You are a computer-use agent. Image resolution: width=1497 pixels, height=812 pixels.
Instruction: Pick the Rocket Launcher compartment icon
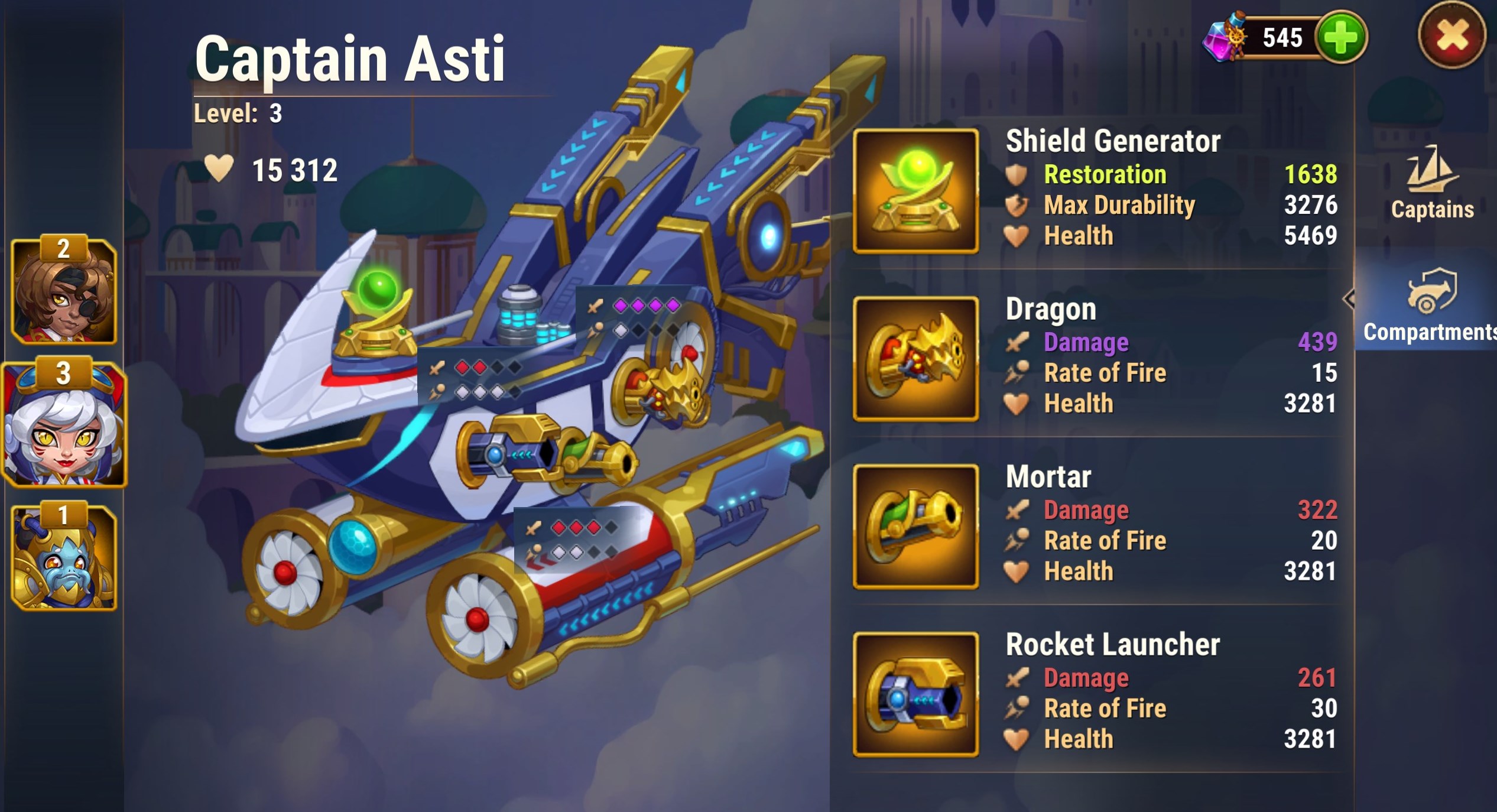[915, 694]
